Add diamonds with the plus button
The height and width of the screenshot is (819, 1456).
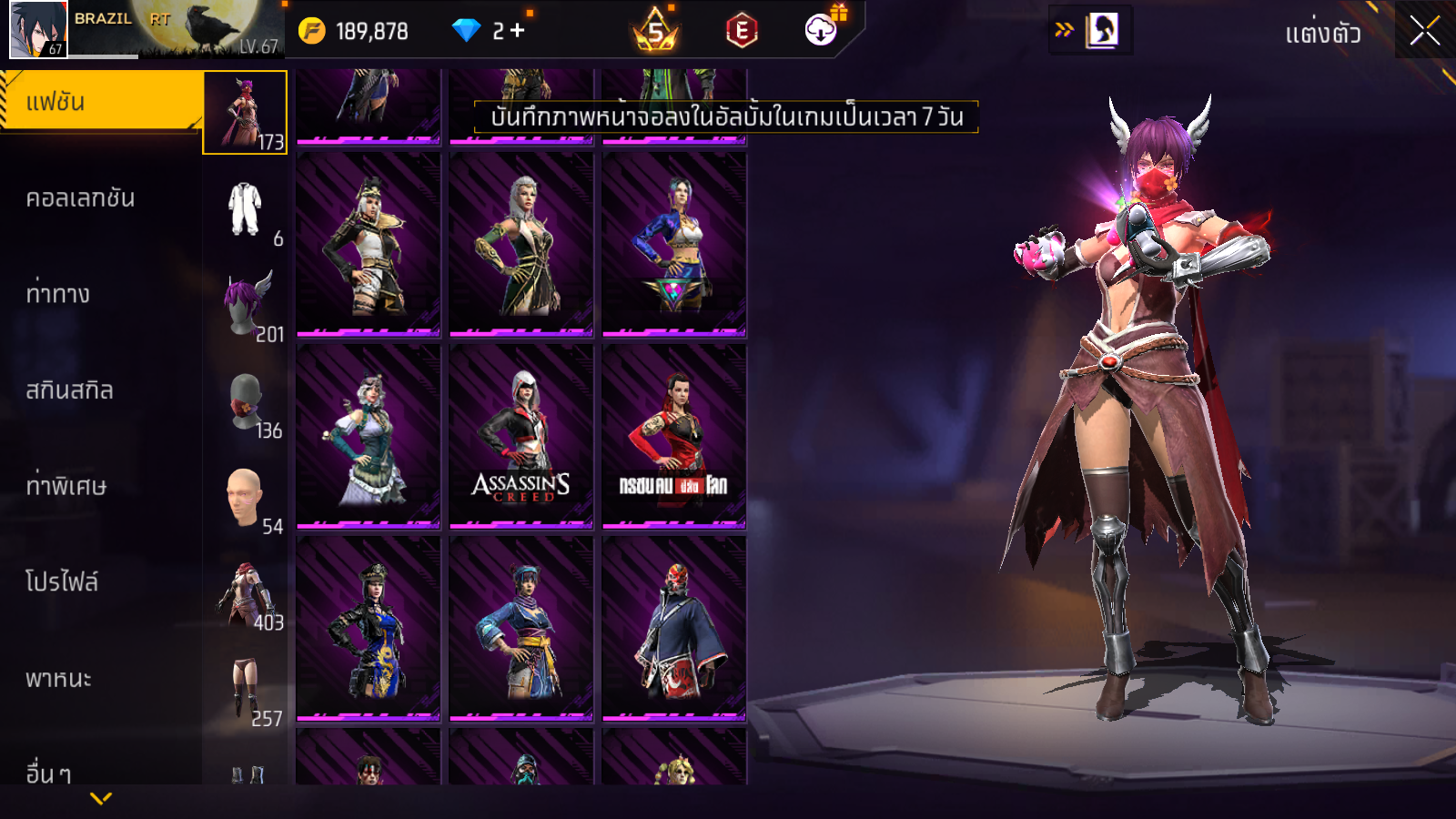click(x=518, y=31)
